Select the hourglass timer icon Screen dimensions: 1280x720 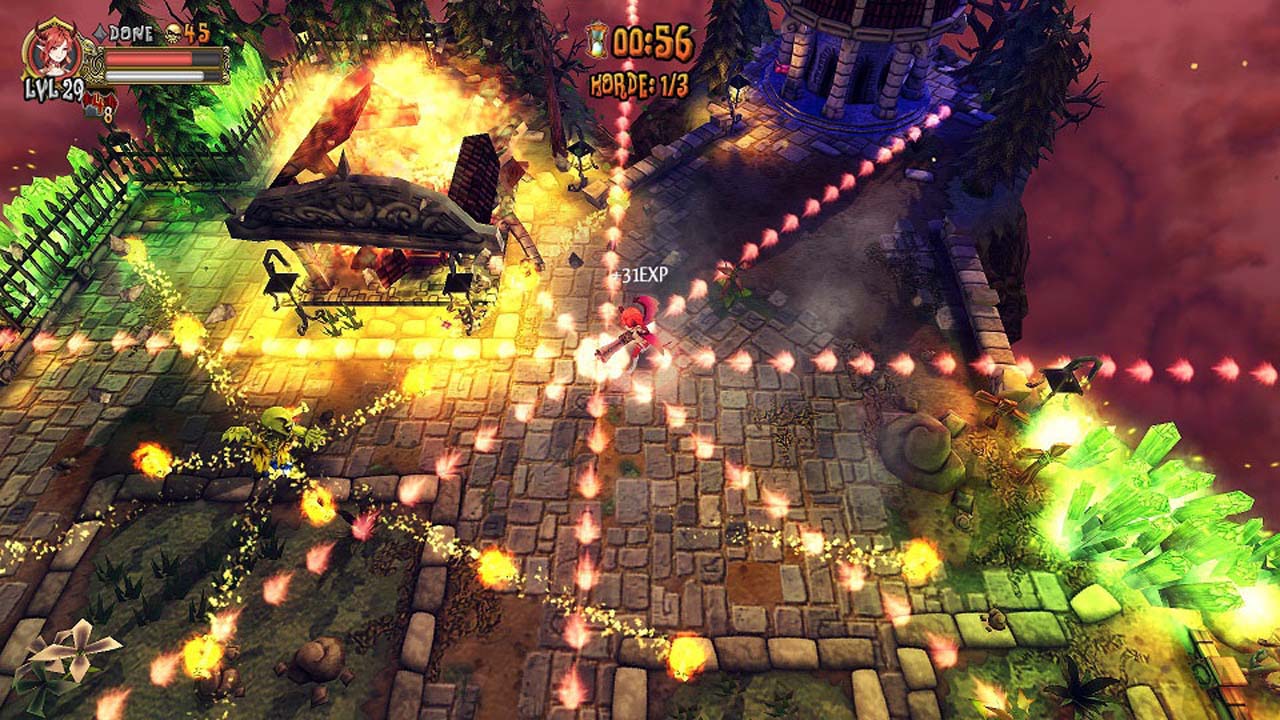point(596,40)
